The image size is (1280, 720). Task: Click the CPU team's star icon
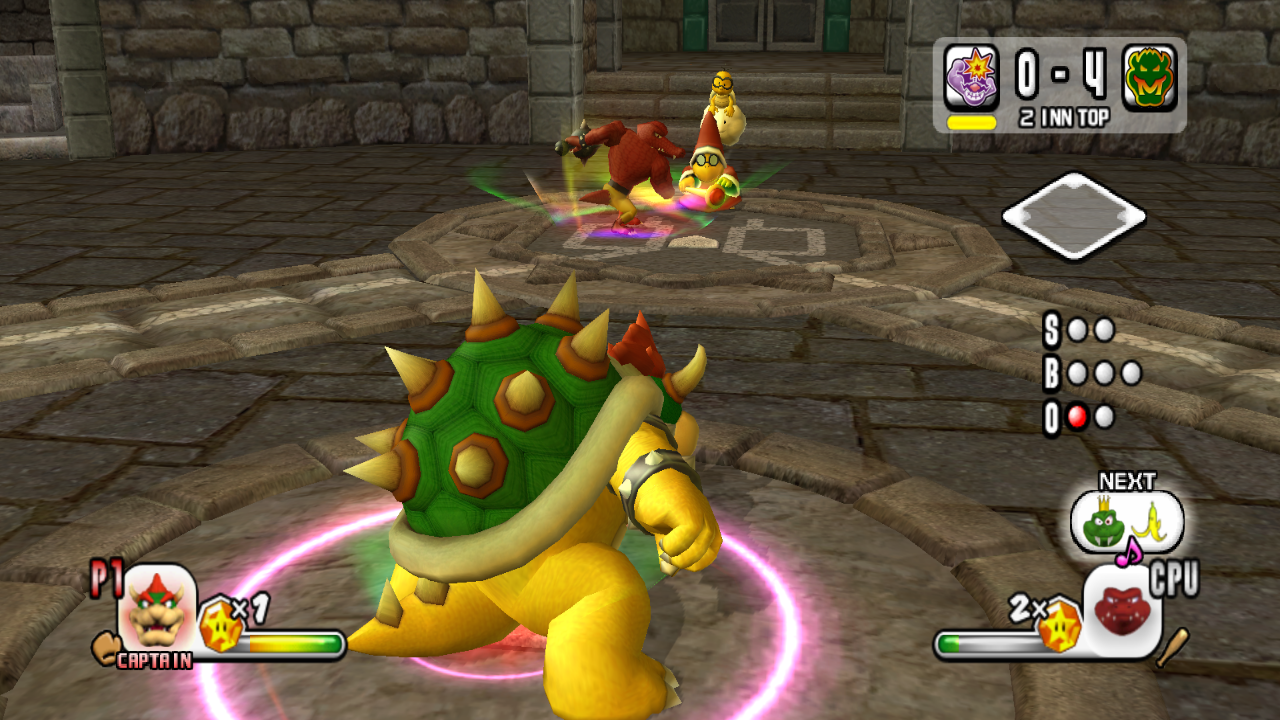point(1059,626)
